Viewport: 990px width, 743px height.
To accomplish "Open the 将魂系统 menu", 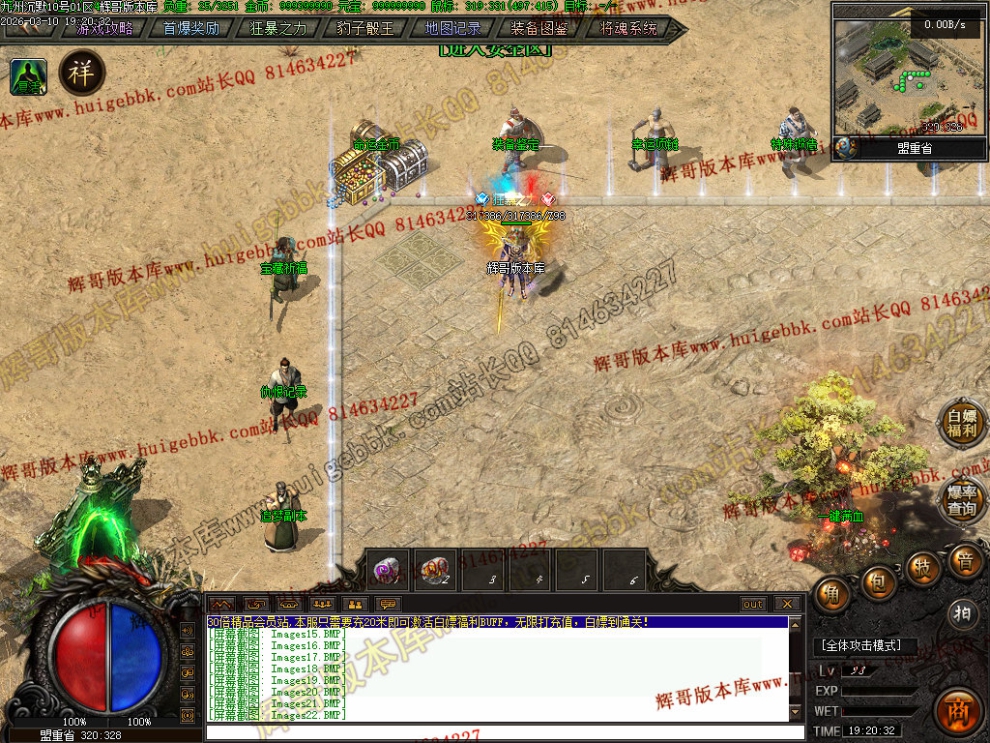I will [x=628, y=29].
